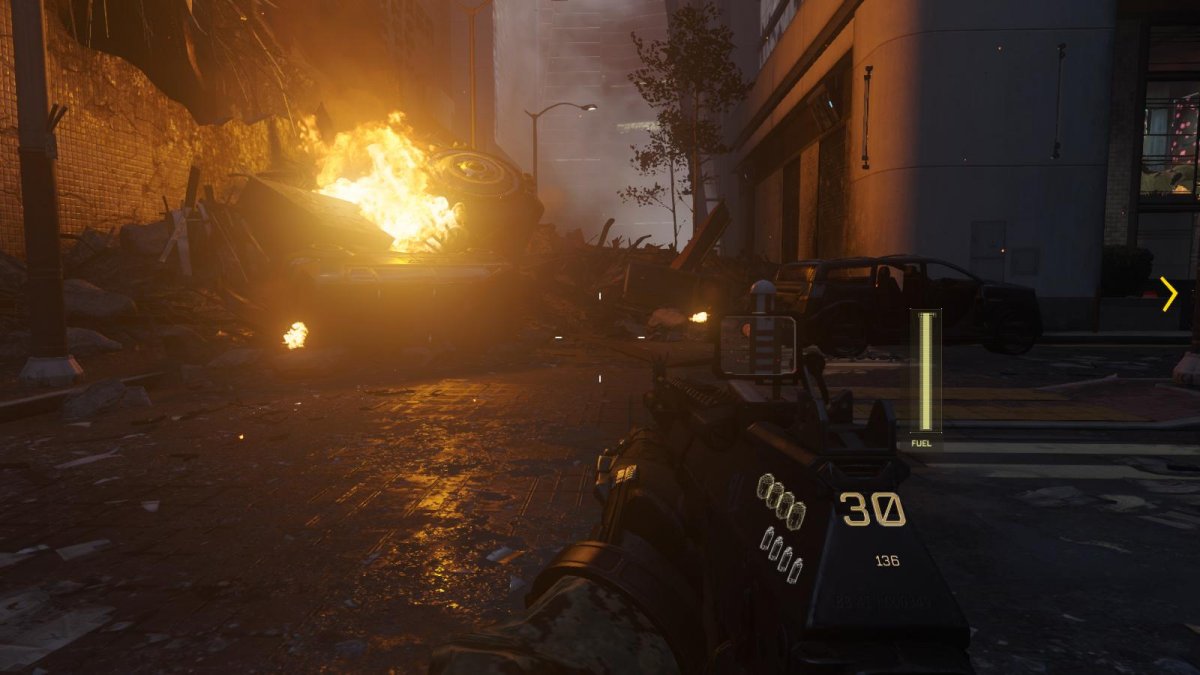Image resolution: width=1200 pixels, height=675 pixels.
Task: Select the upper row of grenade icons
Action: point(782,502)
